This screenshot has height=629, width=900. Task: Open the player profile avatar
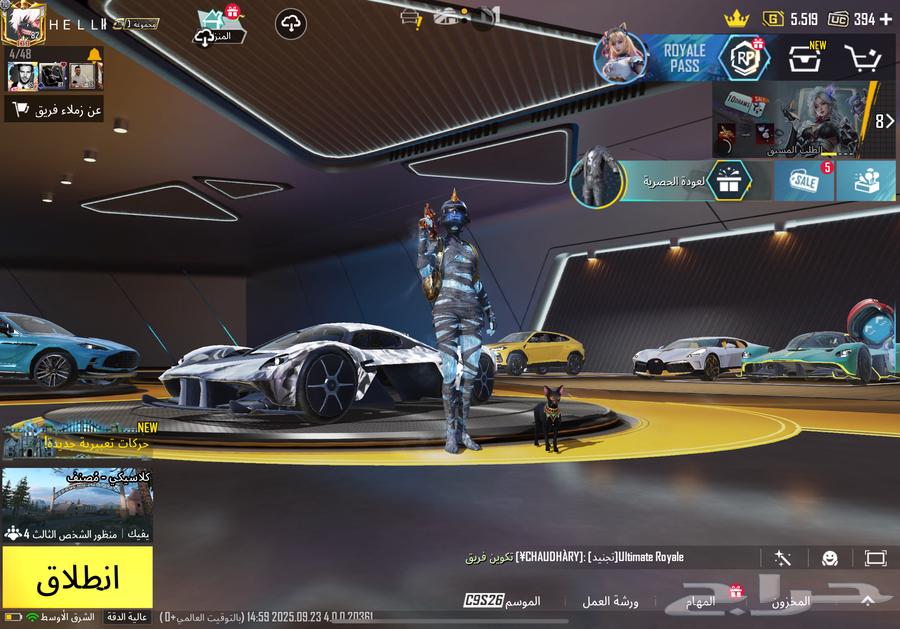click(22, 23)
